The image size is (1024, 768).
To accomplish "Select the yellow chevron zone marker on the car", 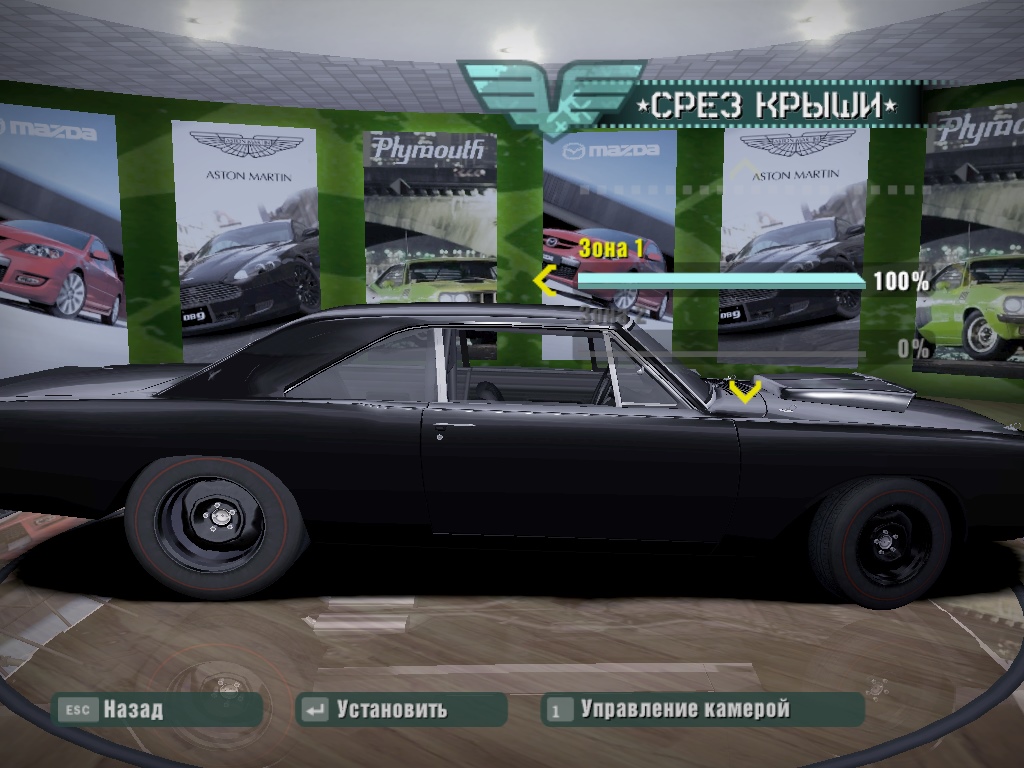I will [744, 388].
